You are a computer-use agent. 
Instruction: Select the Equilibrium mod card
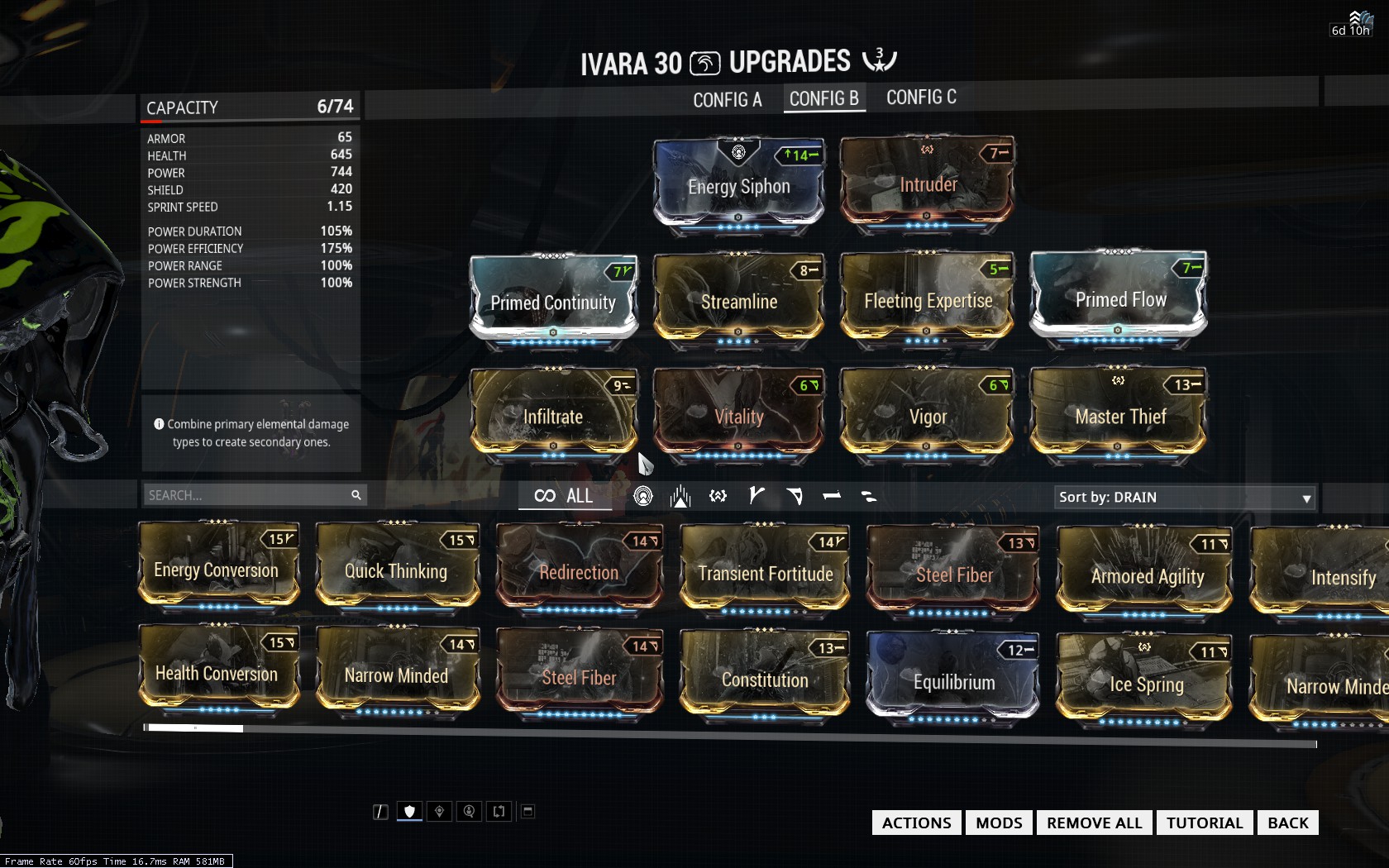tap(953, 680)
